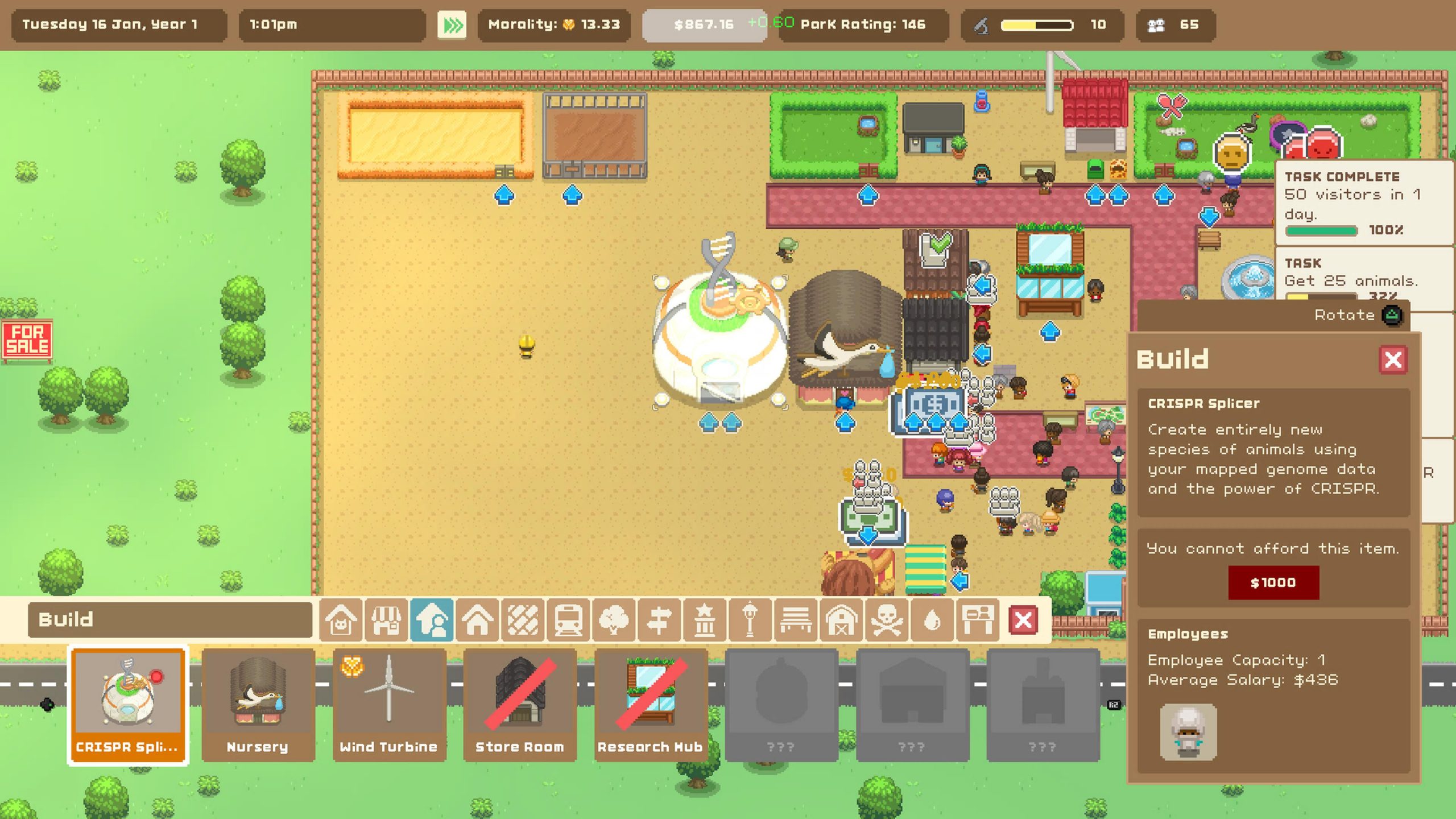Choose the Nursery building card
Image resolution: width=1456 pixels, height=819 pixels.
coord(258,705)
